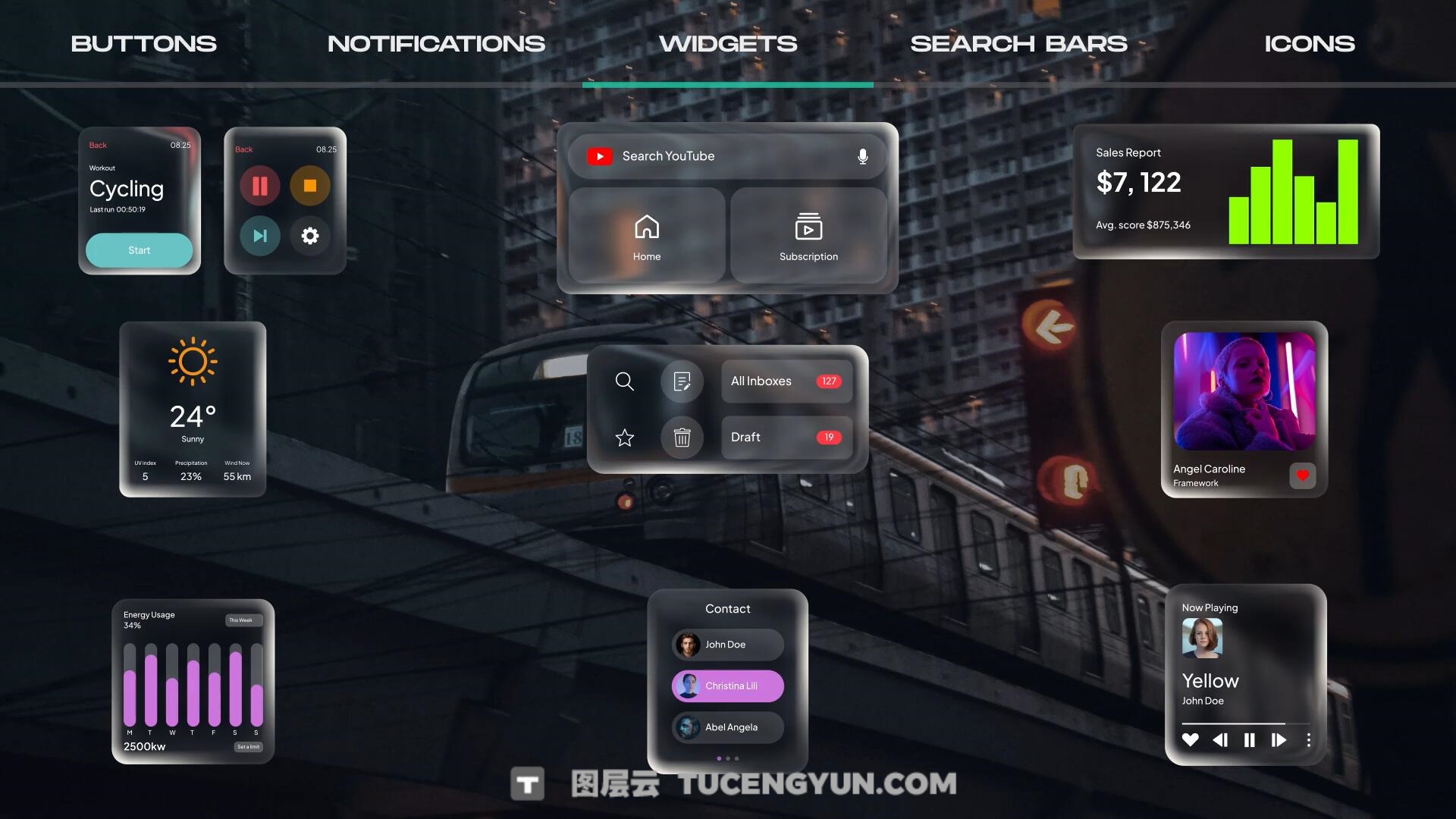Select contact Christina Lili
1456x819 pixels.
(x=727, y=686)
